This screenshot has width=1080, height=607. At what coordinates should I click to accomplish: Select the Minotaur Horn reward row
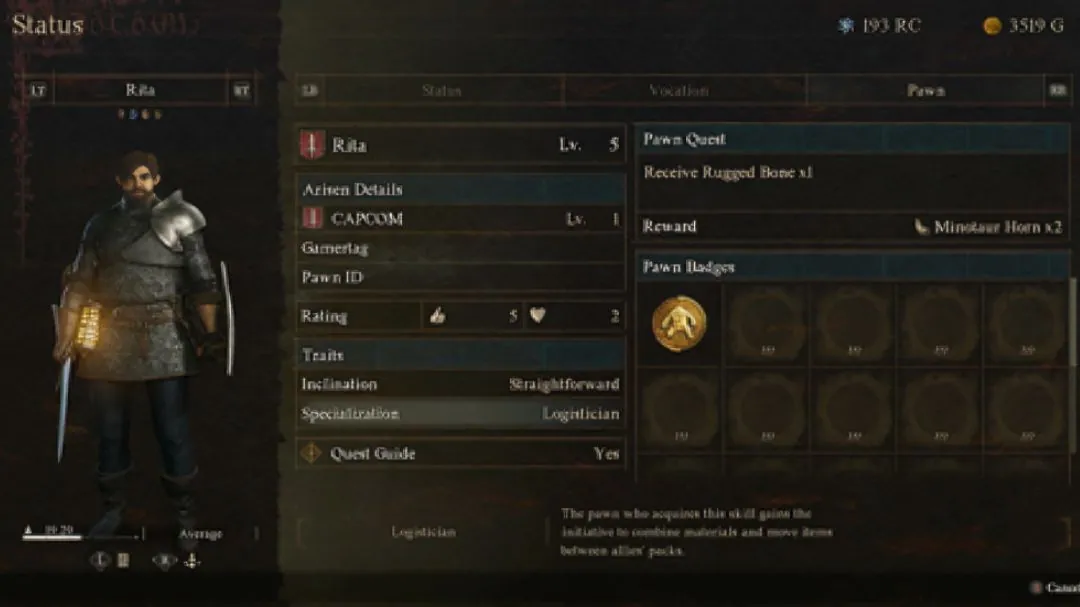pos(852,227)
